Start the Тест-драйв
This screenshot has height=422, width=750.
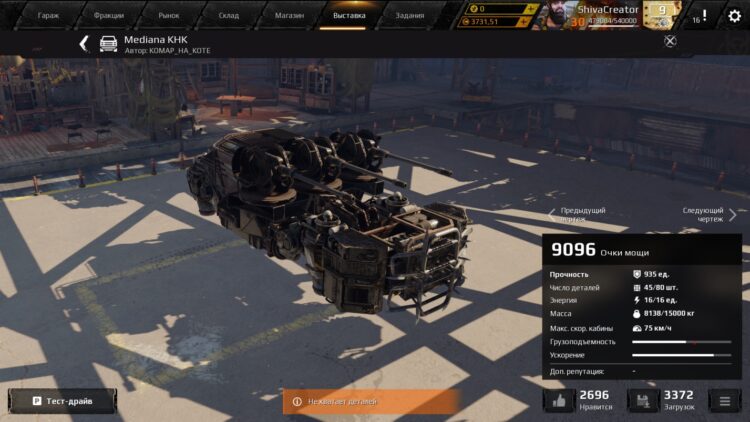[62, 401]
